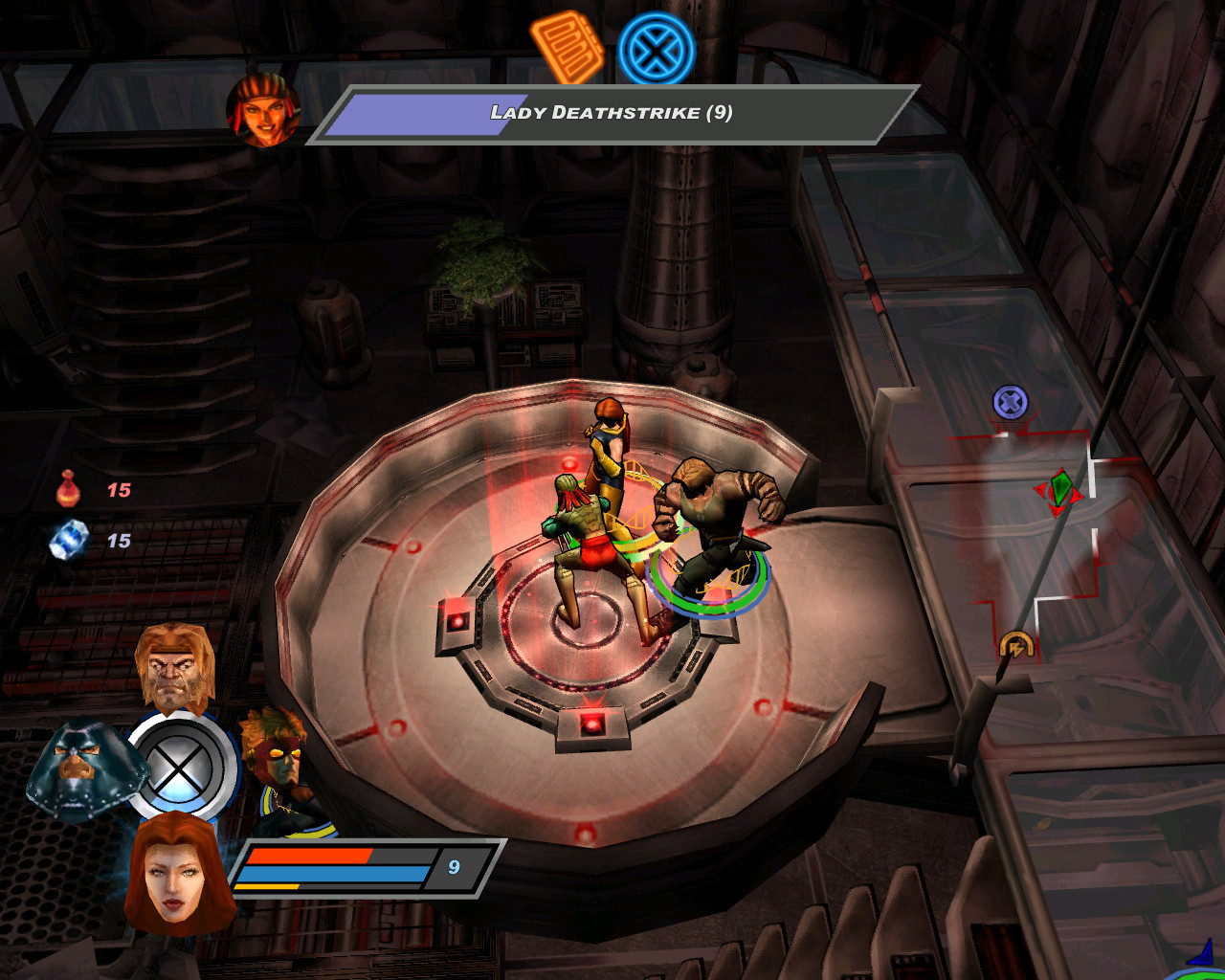This screenshot has width=1225, height=980.
Task: Click the blue X-Men logo at top
Action: (656, 49)
